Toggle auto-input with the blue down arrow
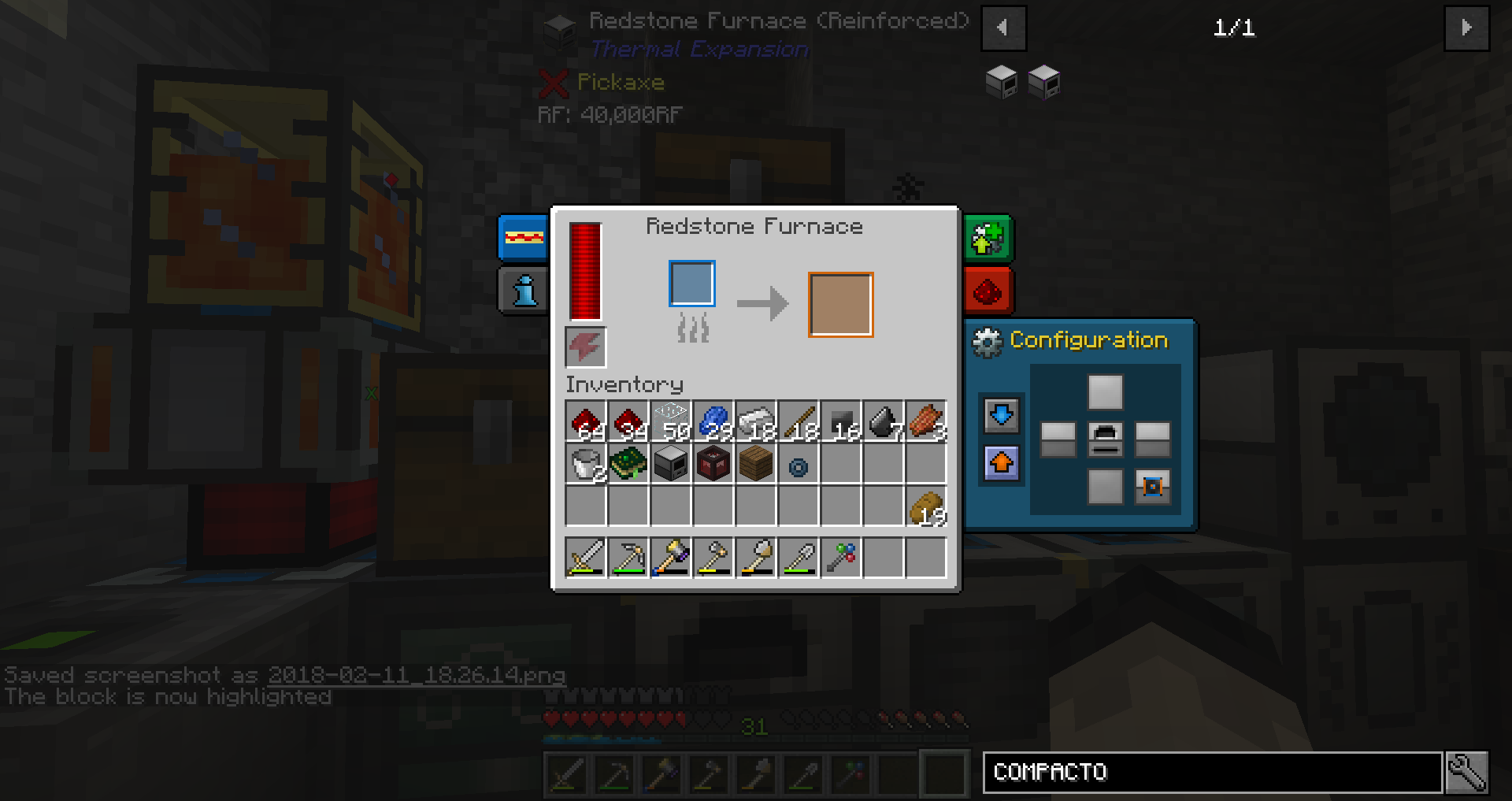 click(x=1000, y=415)
